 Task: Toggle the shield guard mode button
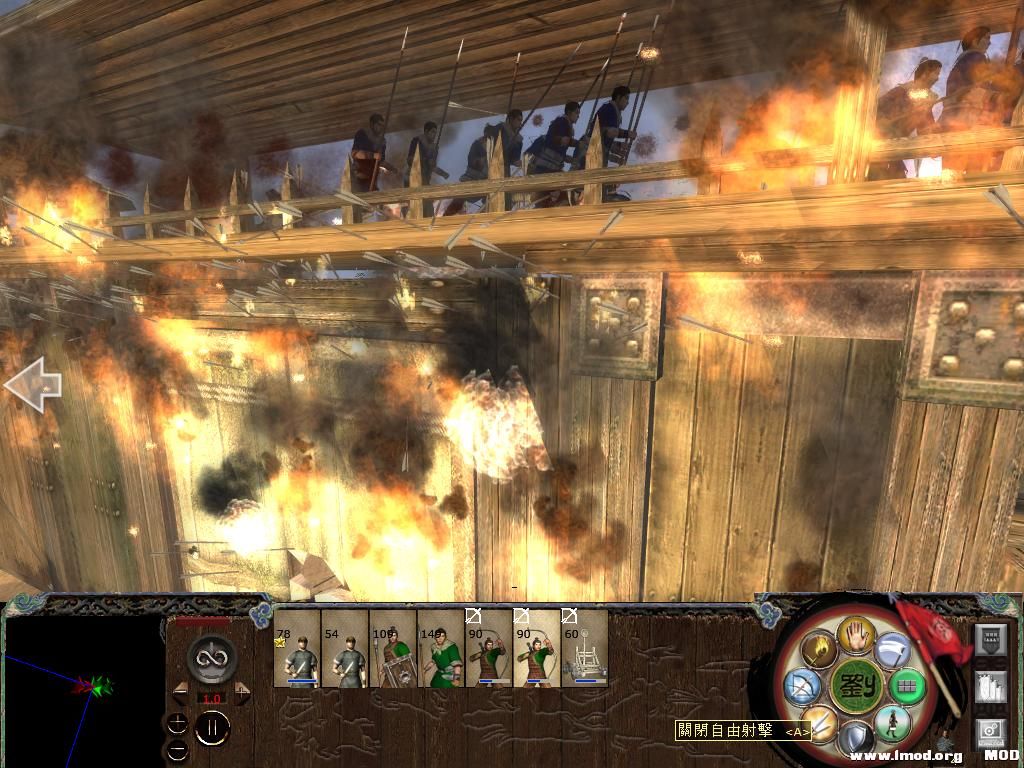point(855,739)
